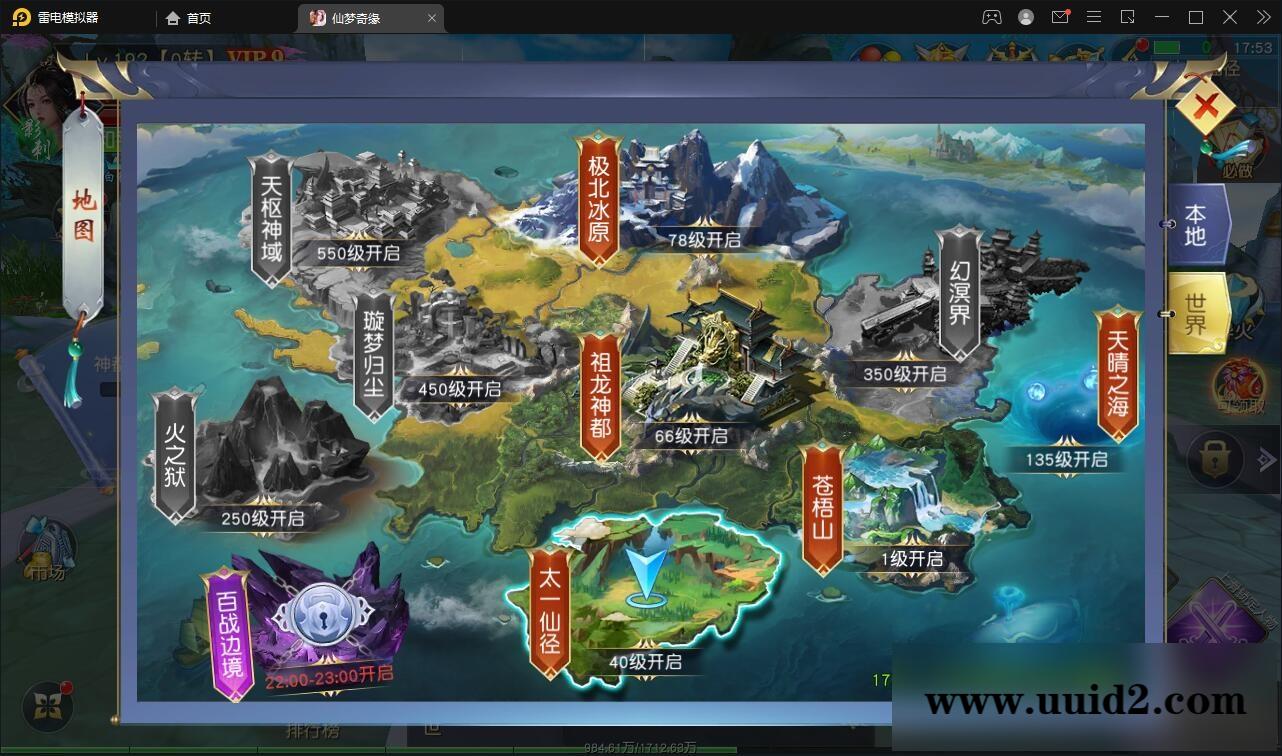Click the avatar icon in the emulator title bar
The image size is (1282, 756).
coord(1024,17)
